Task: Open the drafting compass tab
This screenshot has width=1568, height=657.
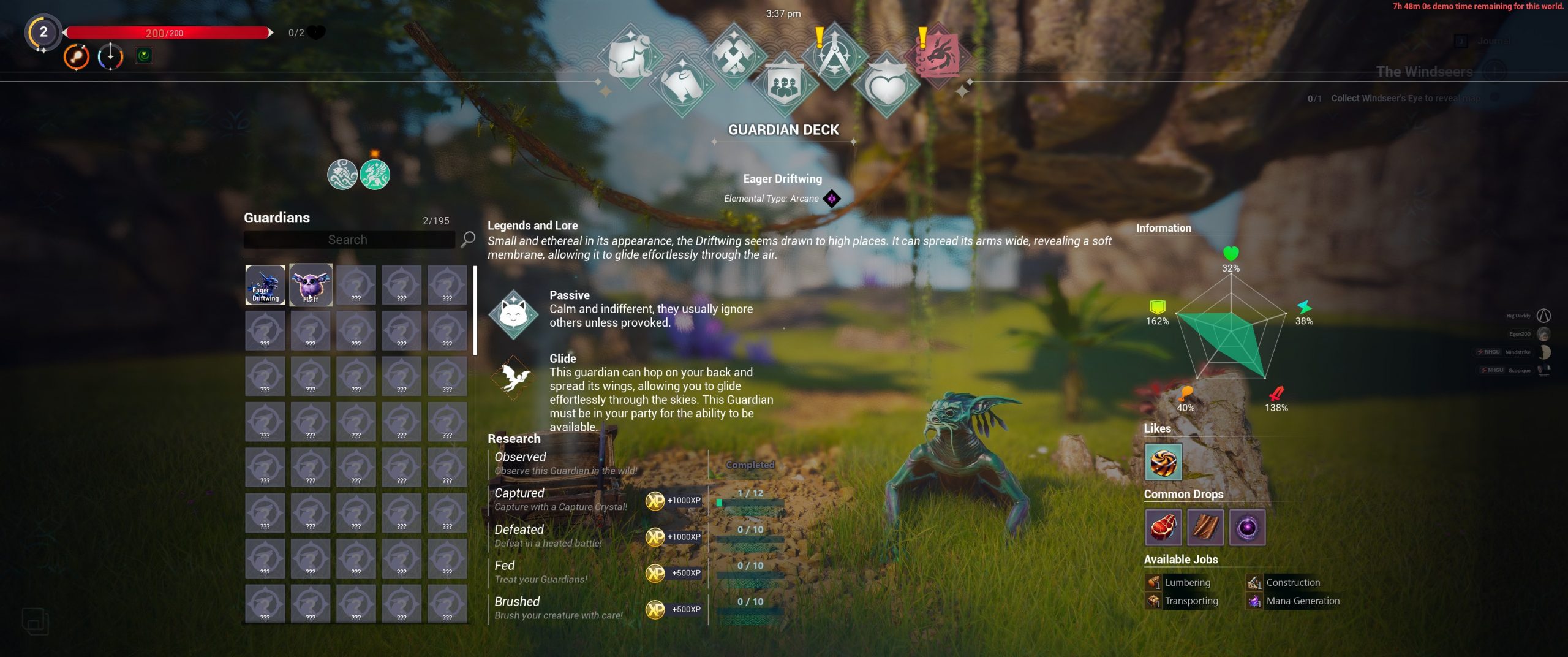Action: [834, 56]
